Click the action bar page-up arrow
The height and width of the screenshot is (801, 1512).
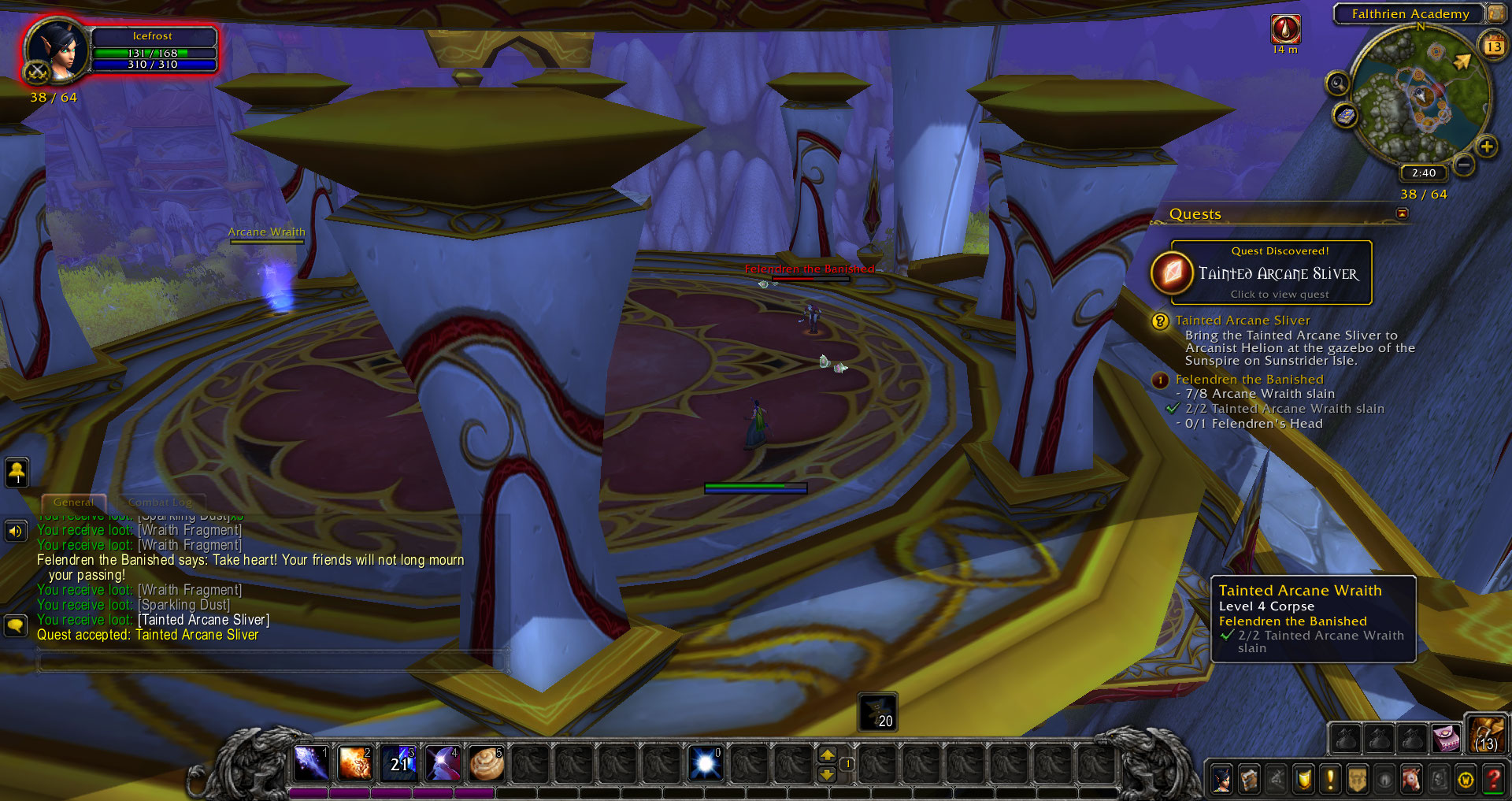tap(828, 754)
